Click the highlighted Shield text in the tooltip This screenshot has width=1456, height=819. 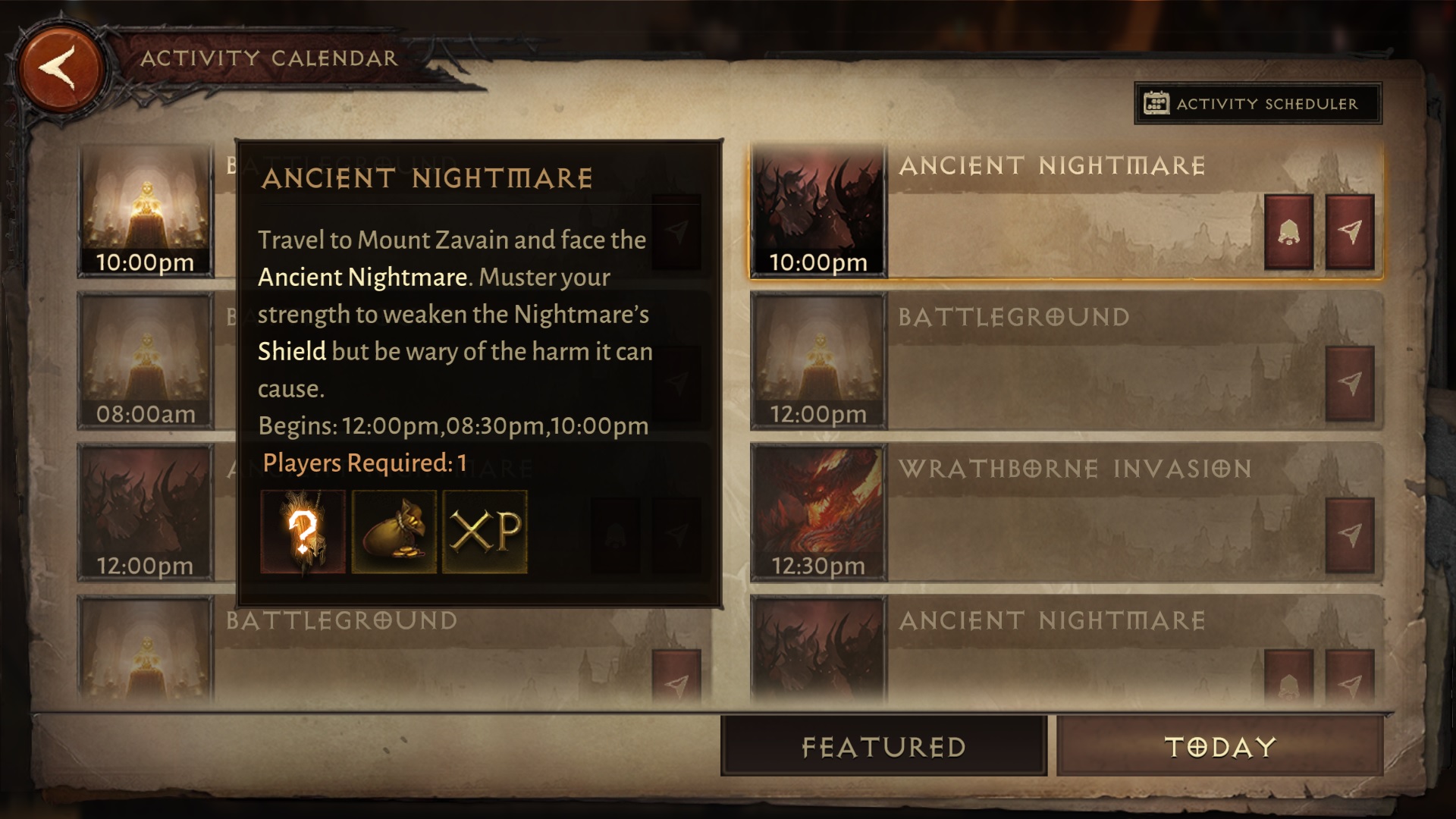pyautogui.click(x=292, y=351)
